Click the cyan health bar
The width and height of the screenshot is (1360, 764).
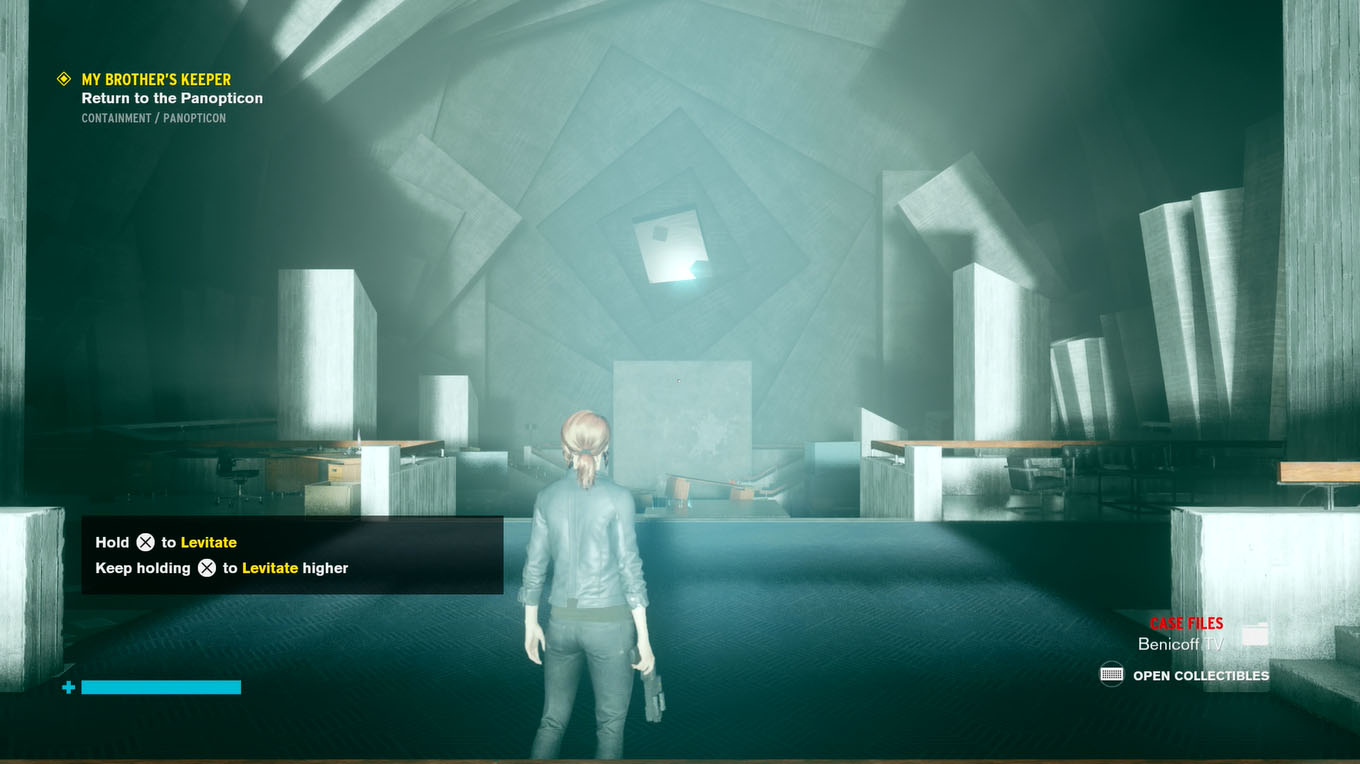161,687
